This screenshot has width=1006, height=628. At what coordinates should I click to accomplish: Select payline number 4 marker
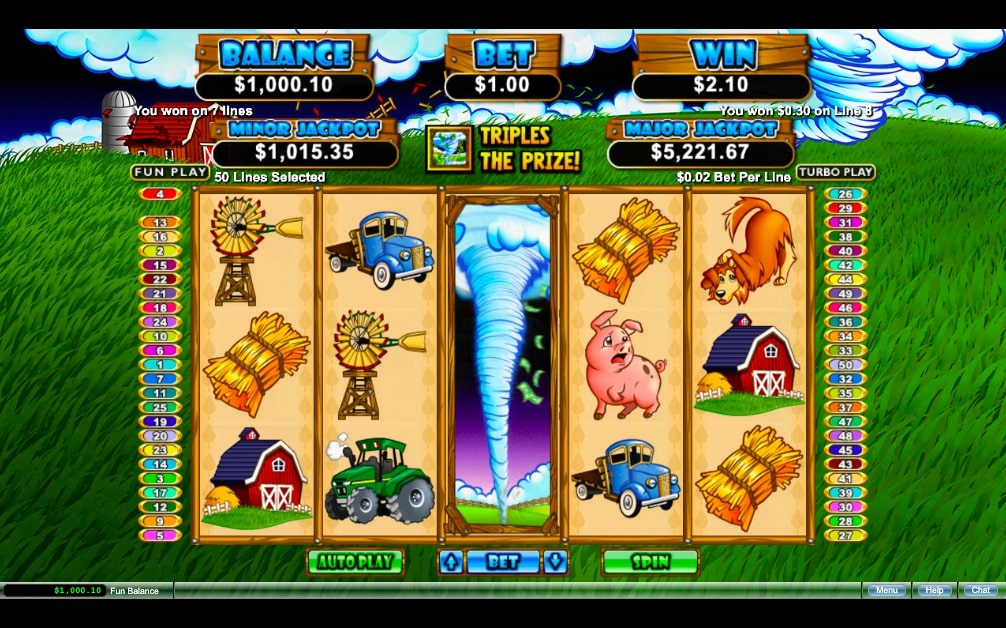[x=160, y=194]
